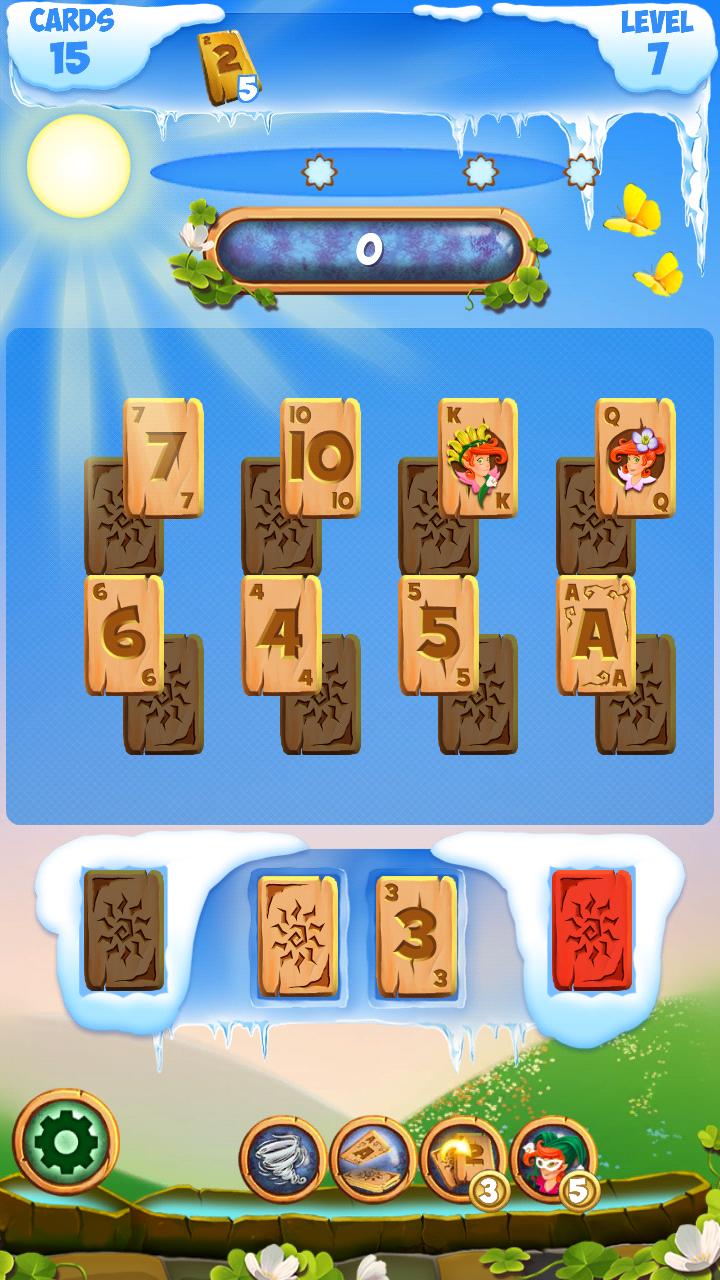720x1280 pixels.
Task: Select the 3 card in the waste pile
Action: [x=416, y=936]
